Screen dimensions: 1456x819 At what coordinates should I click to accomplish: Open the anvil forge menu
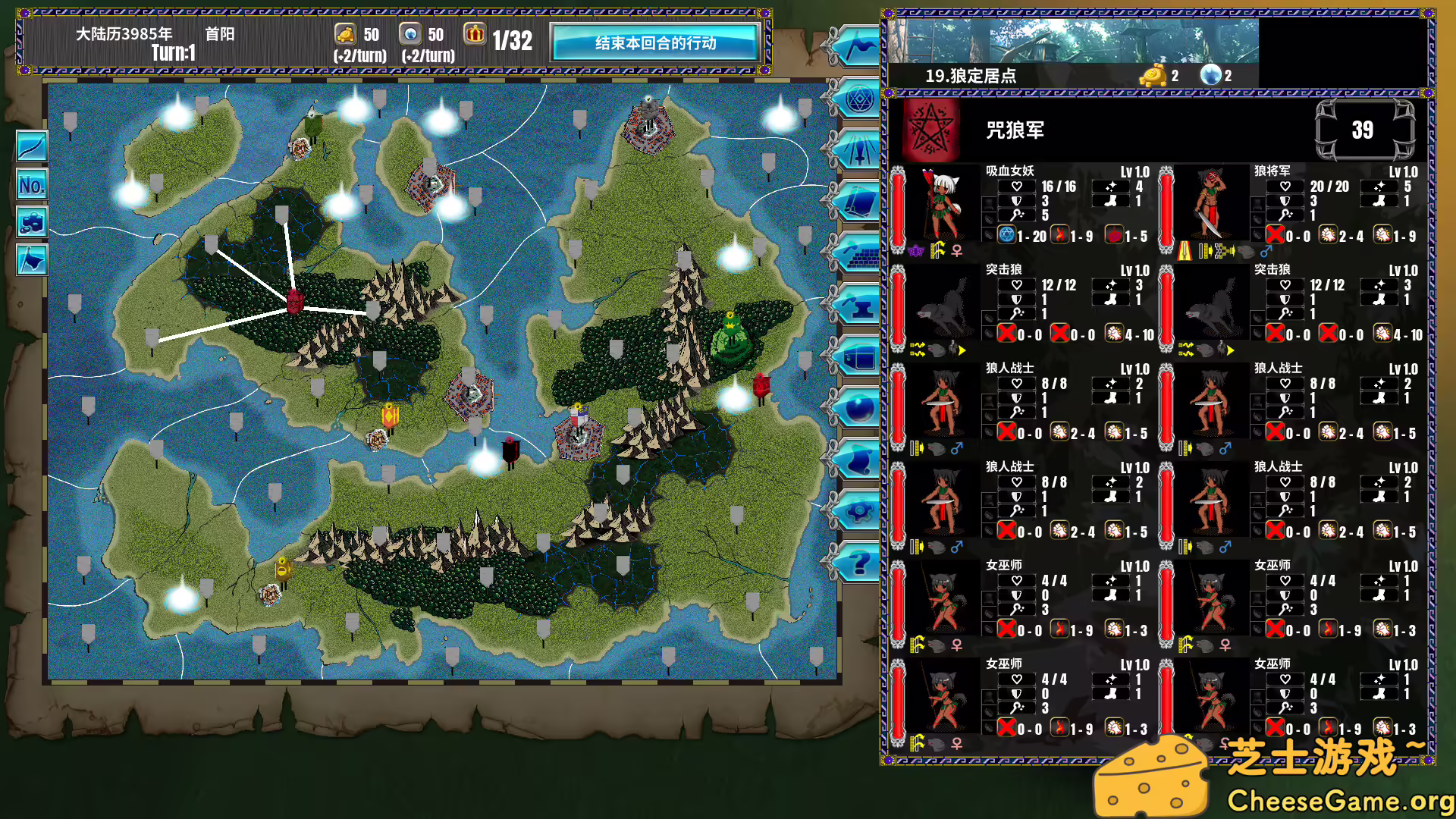click(857, 303)
